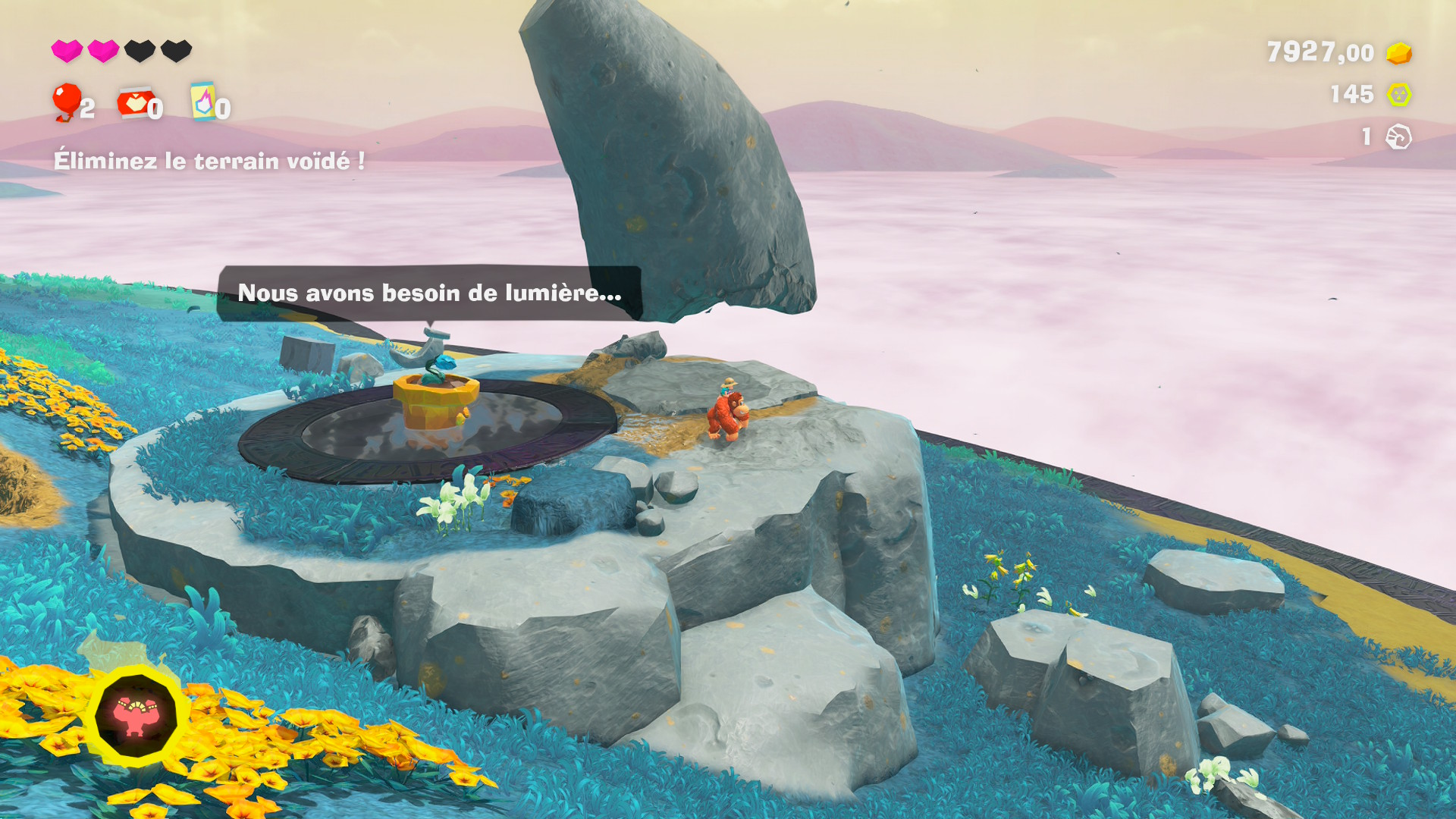Image resolution: width=1456 pixels, height=819 pixels.
Task: Click the white fossil counter icon
Action: pyautogui.click(x=1398, y=137)
